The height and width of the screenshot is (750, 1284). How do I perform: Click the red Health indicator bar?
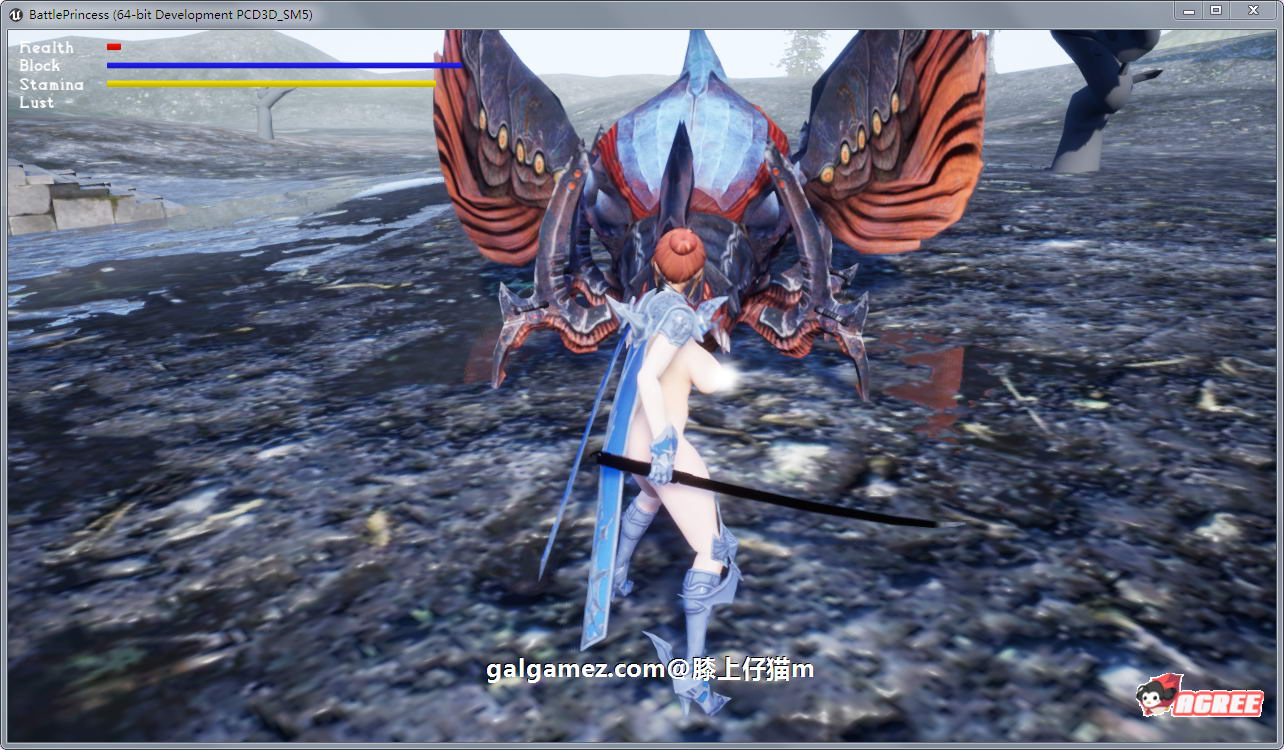click(113, 46)
